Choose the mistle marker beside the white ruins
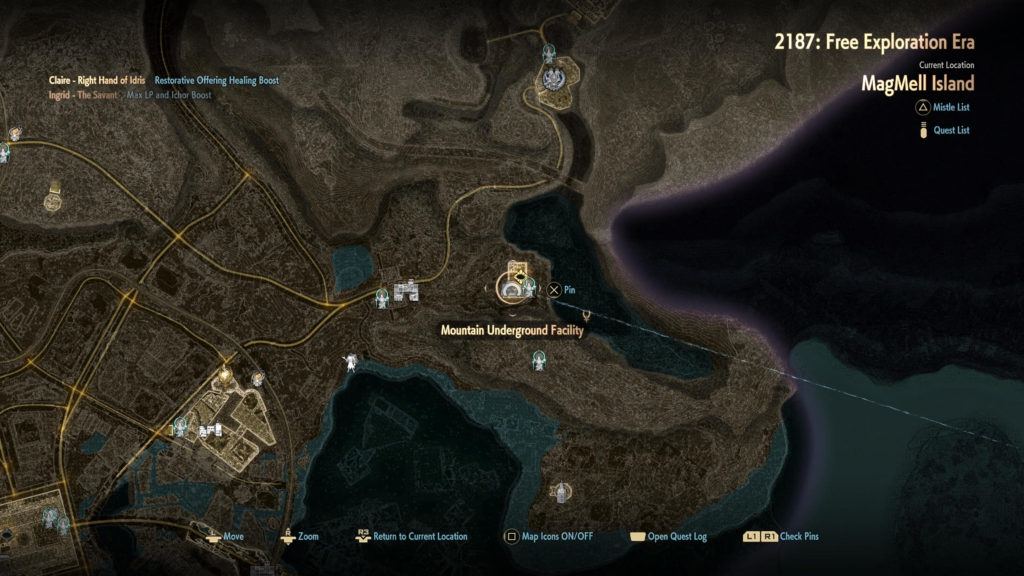1024x576 pixels. [381, 297]
